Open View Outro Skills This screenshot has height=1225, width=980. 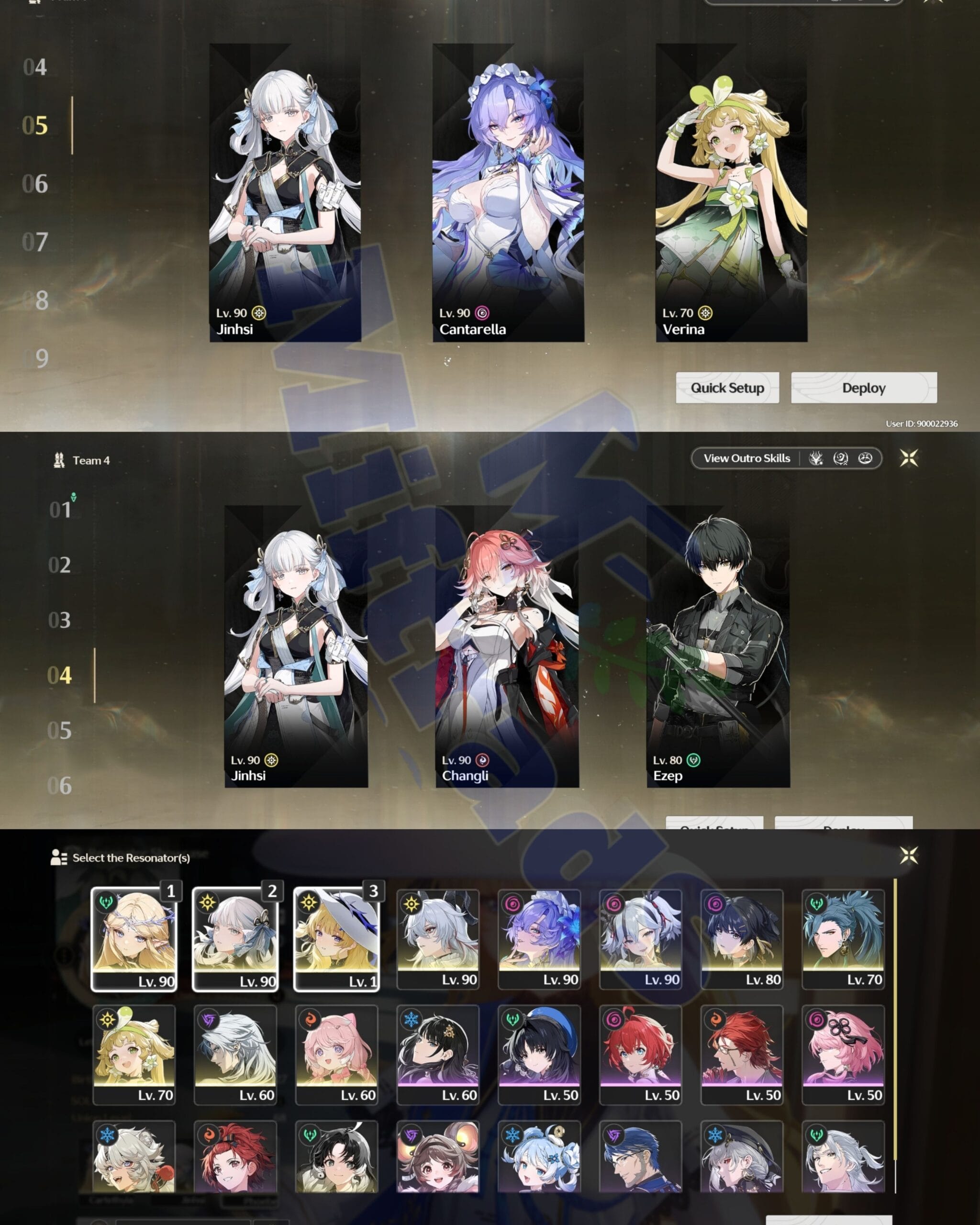[746, 458]
